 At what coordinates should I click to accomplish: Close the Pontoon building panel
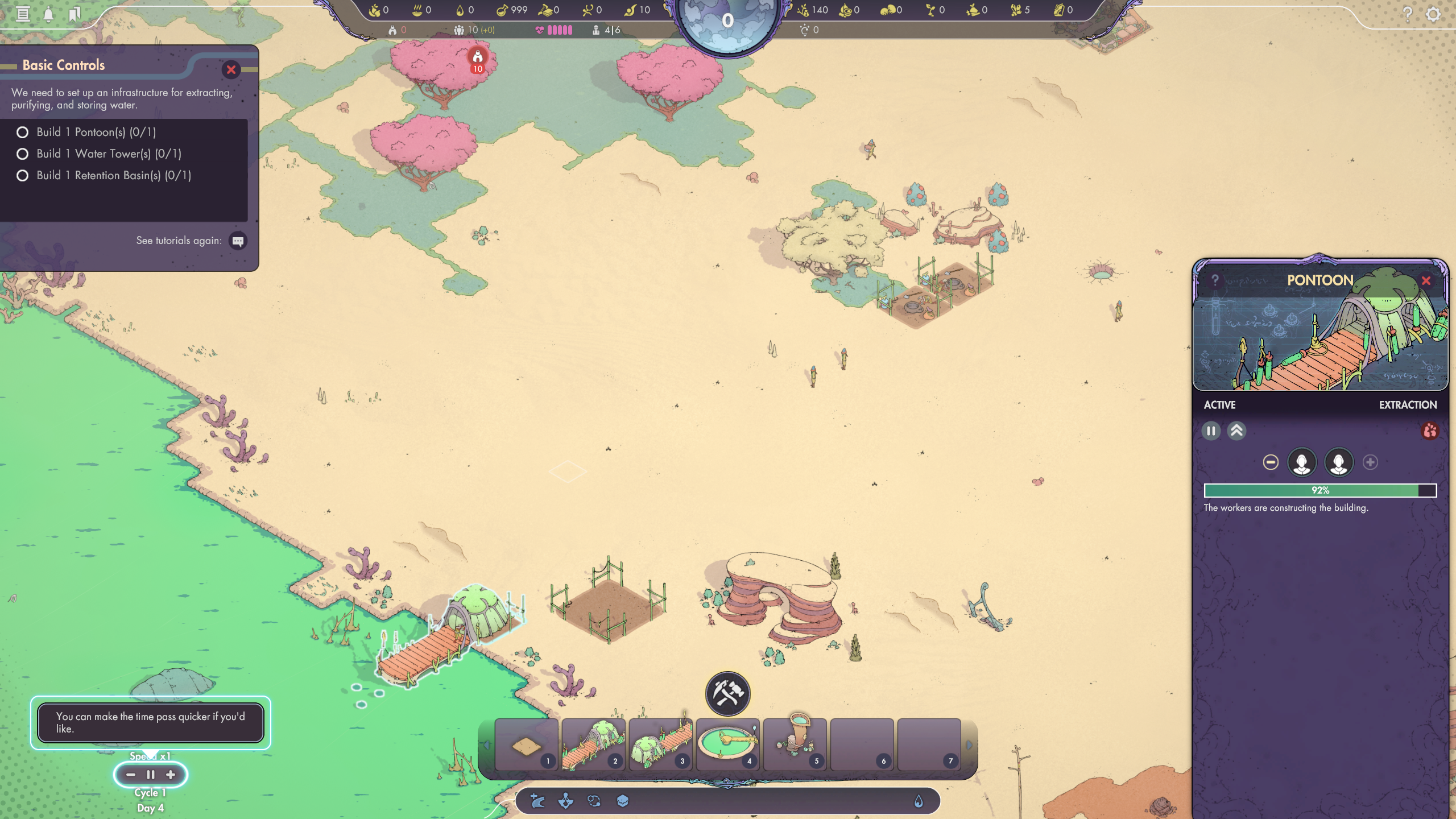click(1426, 280)
